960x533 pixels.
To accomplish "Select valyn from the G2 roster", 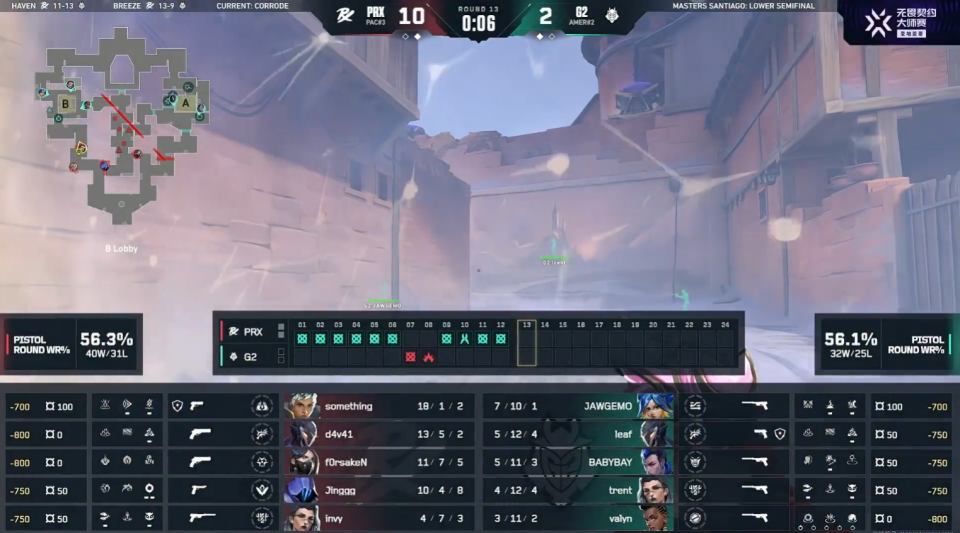I will click(578, 518).
